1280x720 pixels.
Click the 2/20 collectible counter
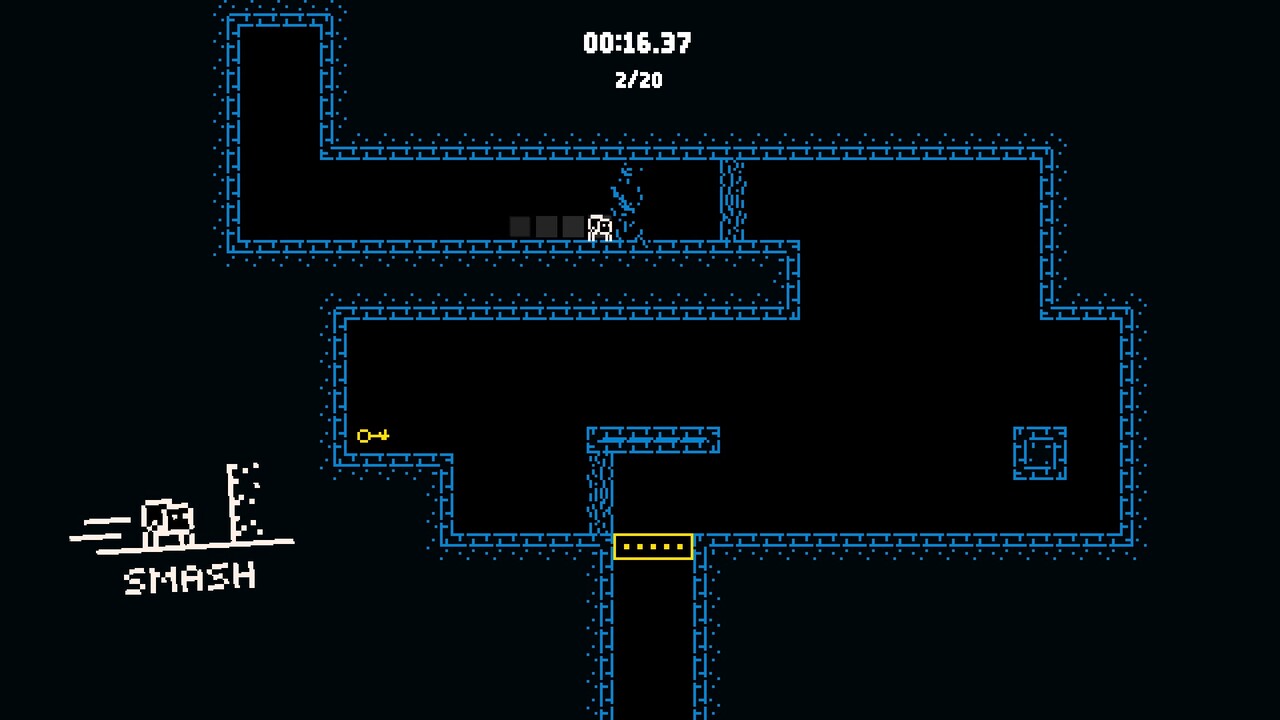[640, 80]
